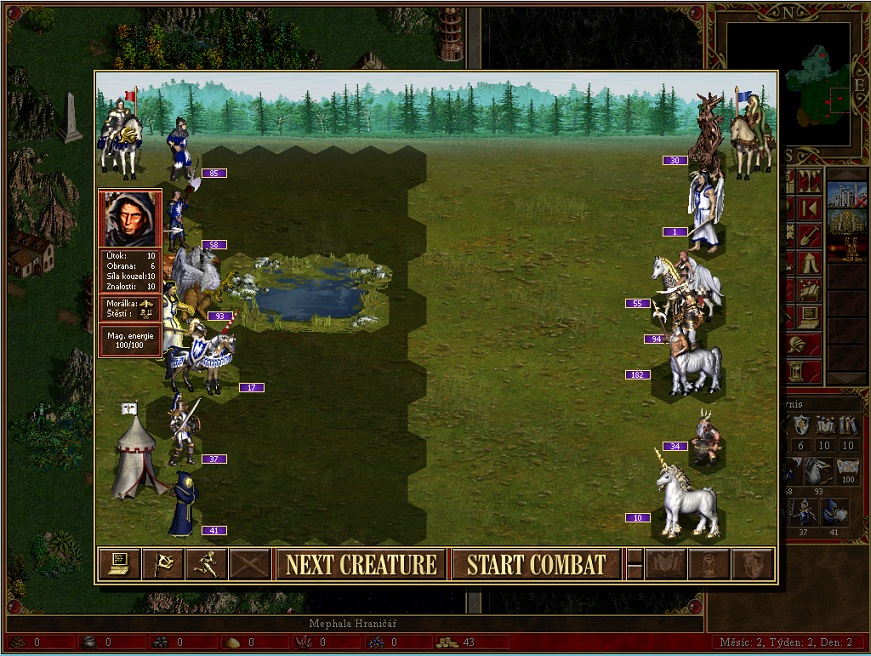Click the tent sleep hero button
Screen dimensions: 871x656
(x=808, y=263)
